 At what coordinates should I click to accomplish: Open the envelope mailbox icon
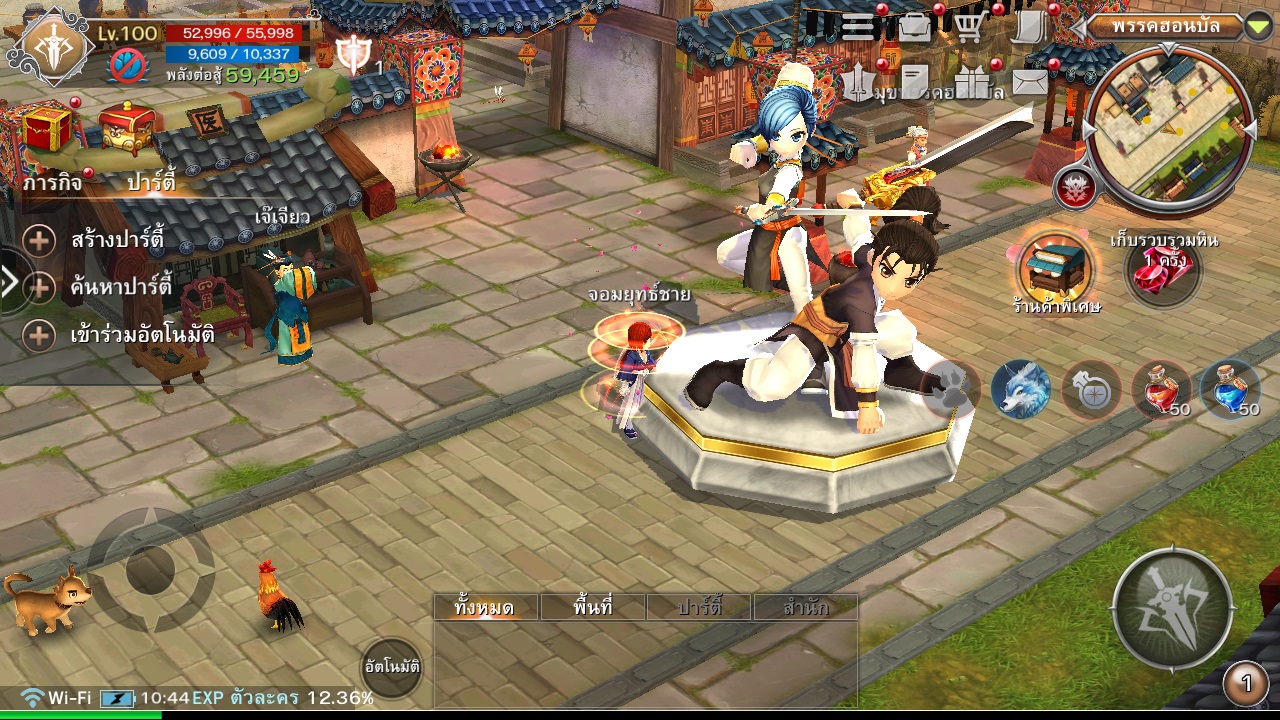[x=1029, y=83]
